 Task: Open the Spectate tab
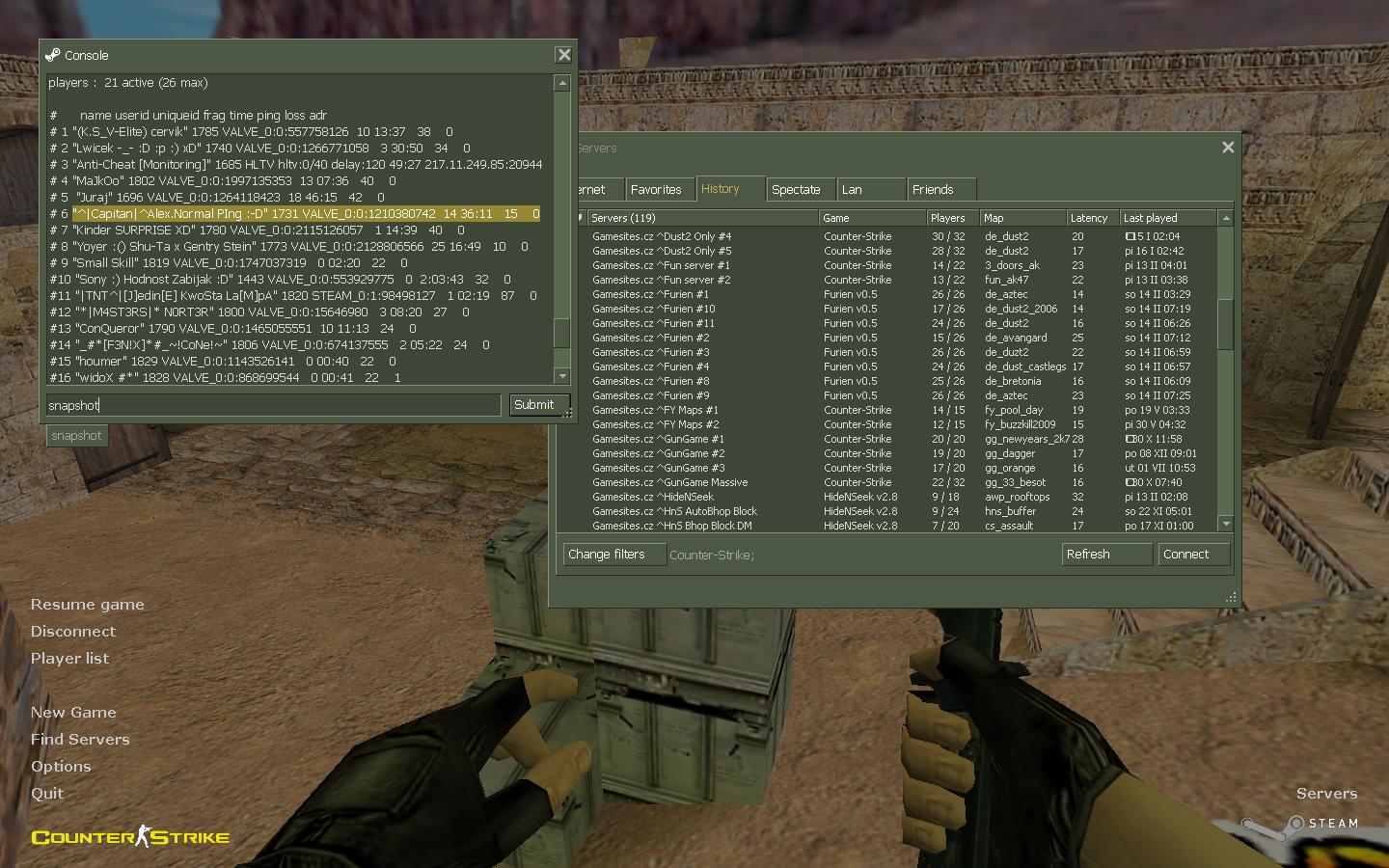pyautogui.click(x=796, y=190)
